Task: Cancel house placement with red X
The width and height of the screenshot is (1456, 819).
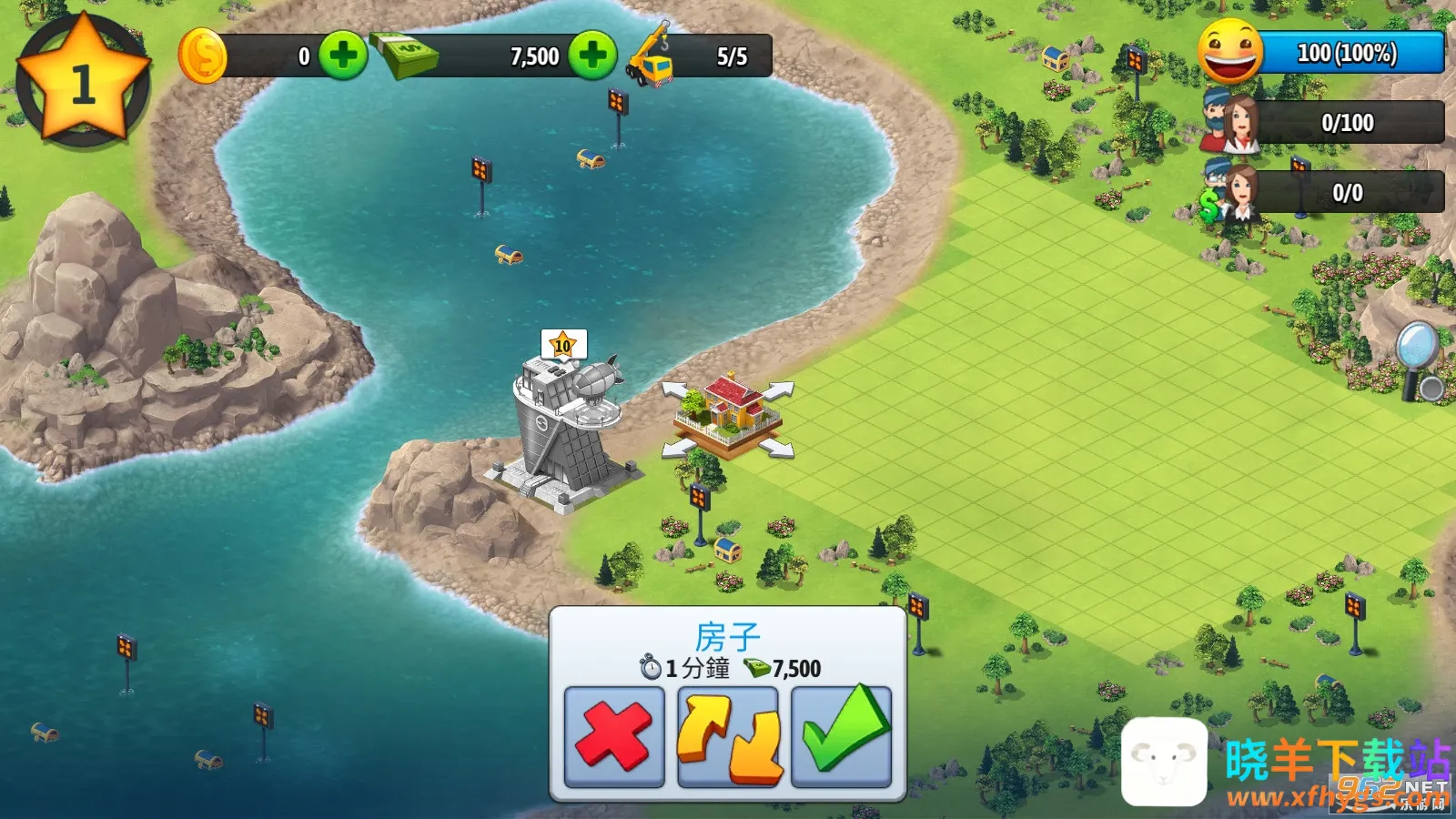Action: pyautogui.click(x=614, y=736)
